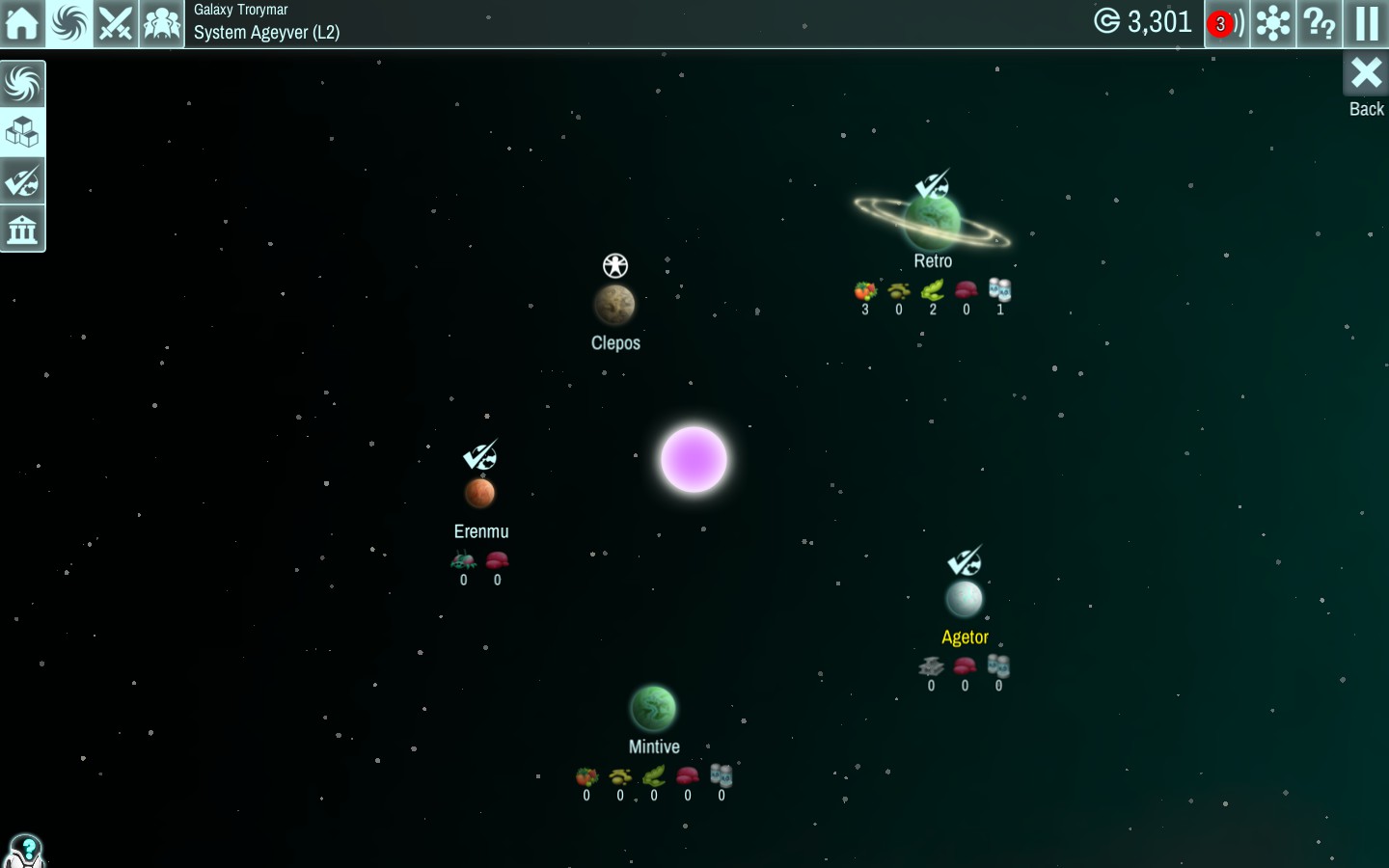Open the crossed swords combat menu
Viewport: 1389px width, 868px height.
116,23
